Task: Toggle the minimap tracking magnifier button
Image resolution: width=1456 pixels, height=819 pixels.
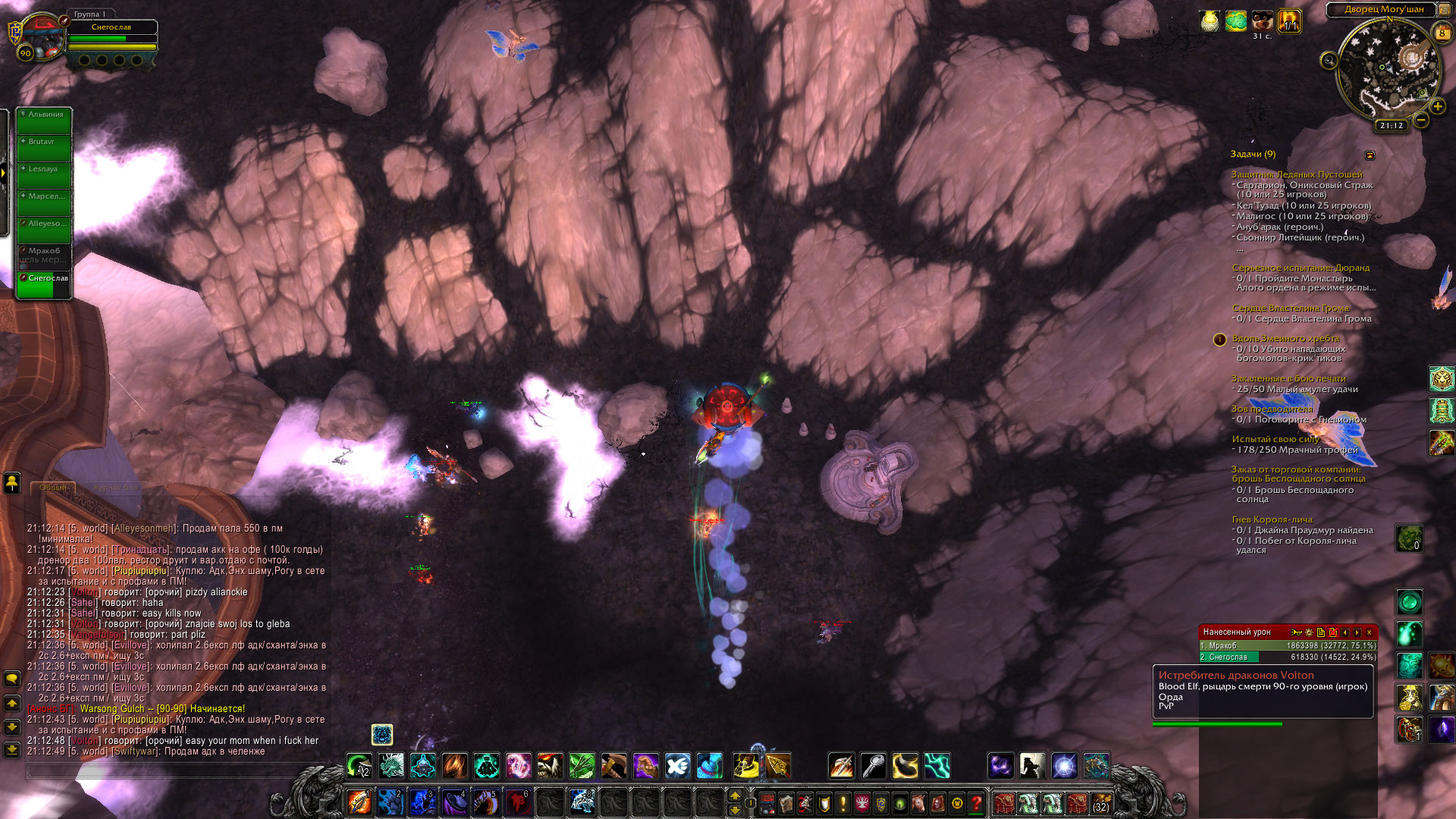Action: [1329, 61]
